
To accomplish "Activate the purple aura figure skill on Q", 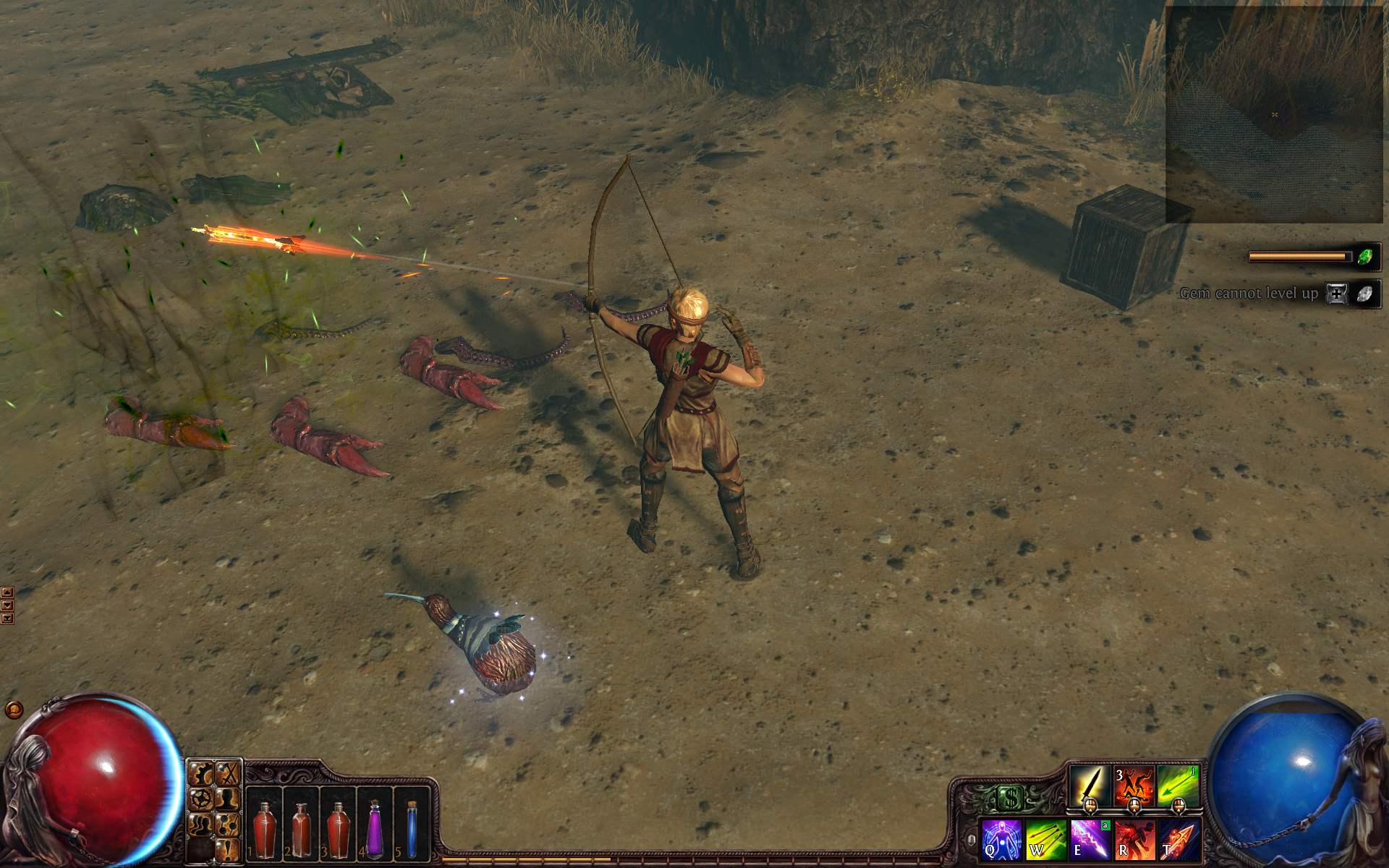I will click(1001, 840).
